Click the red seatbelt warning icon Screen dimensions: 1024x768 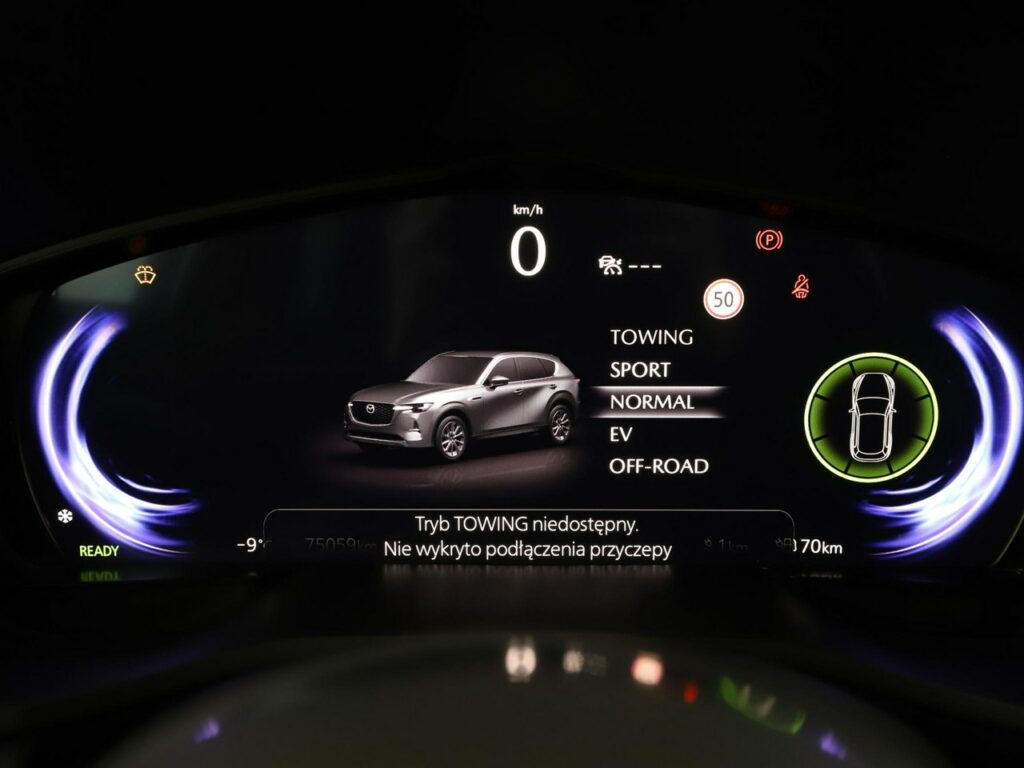pyautogui.click(x=800, y=287)
